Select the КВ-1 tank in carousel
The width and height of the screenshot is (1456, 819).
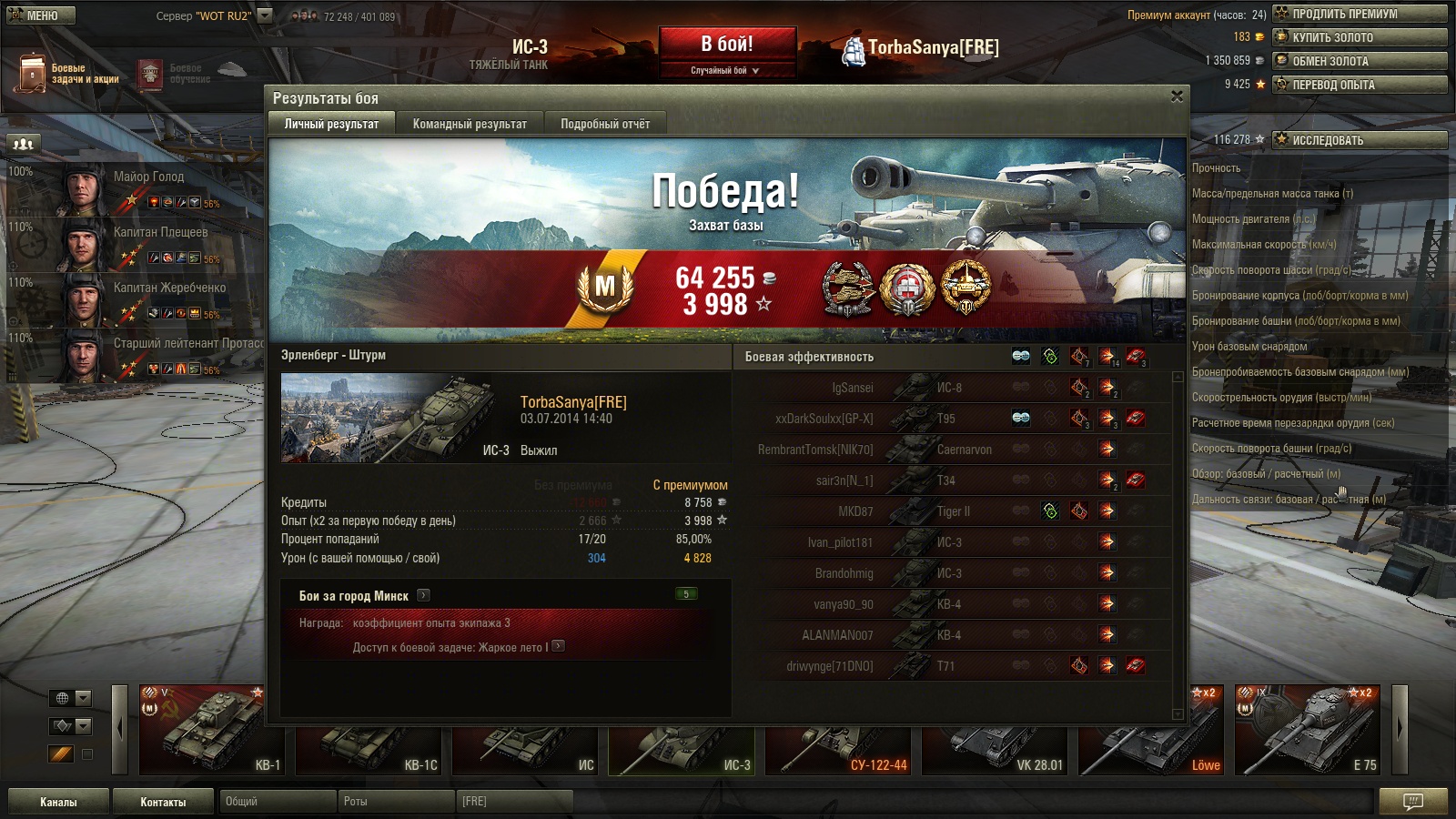tap(213, 730)
